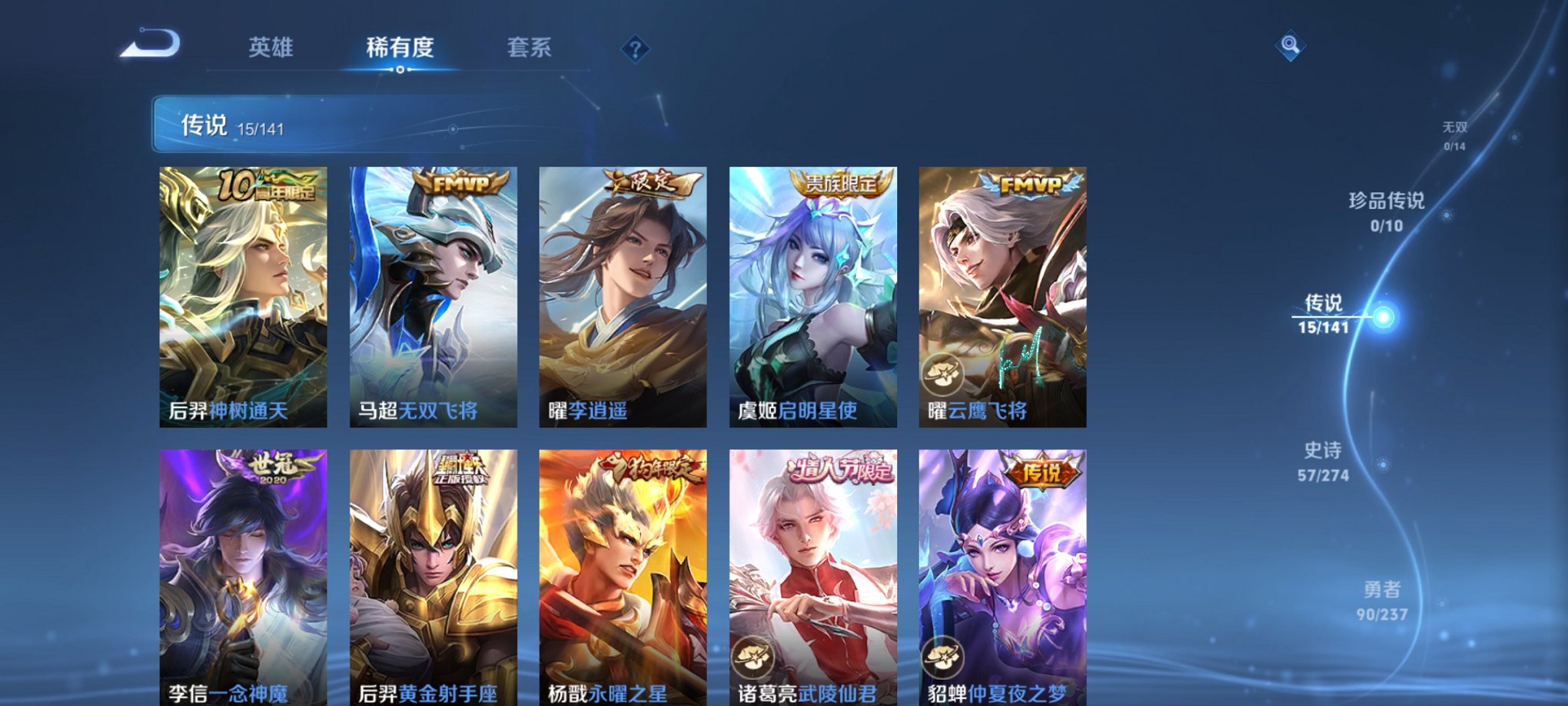This screenshot has width=1568, height=706.
Task: Switch to the 英雄 tab
Action: pyautogui.click(x=273, y=48)
